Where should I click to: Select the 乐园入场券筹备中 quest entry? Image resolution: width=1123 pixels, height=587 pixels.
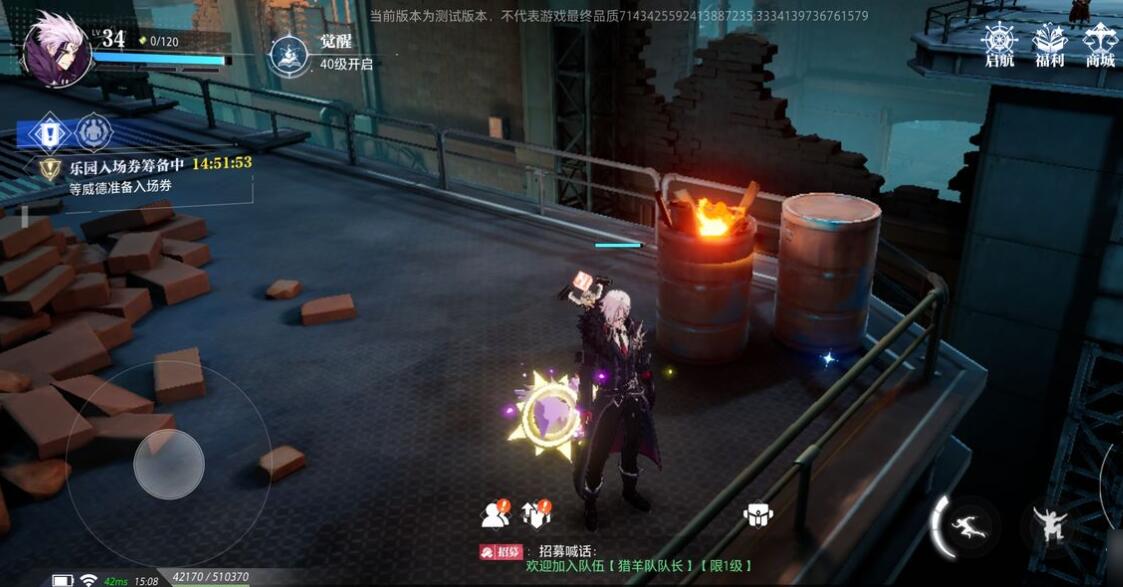coord(126,164)
